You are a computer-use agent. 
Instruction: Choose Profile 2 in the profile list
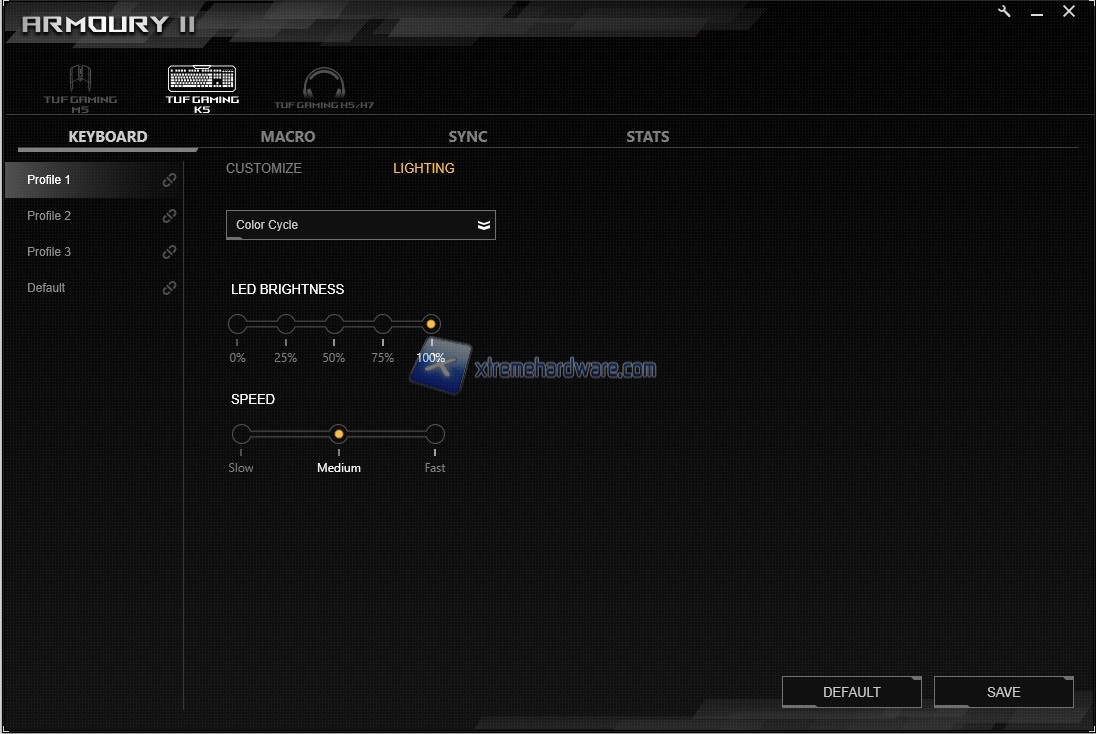(50, 216)
